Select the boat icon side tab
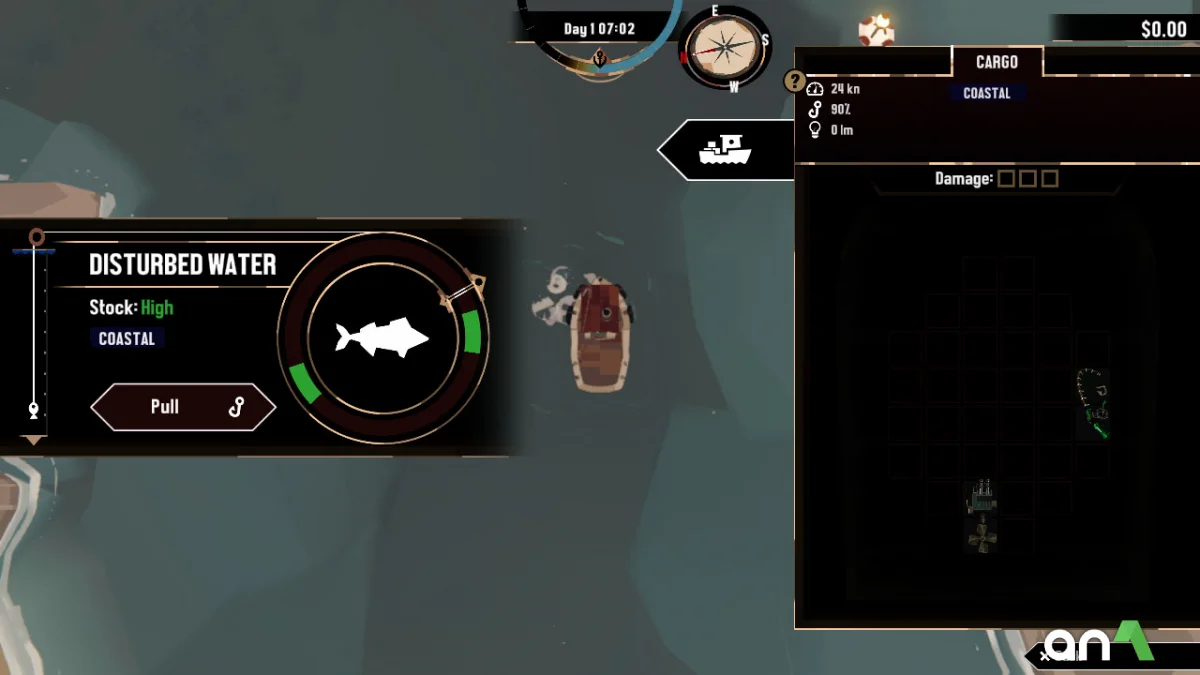 point(726,150)
